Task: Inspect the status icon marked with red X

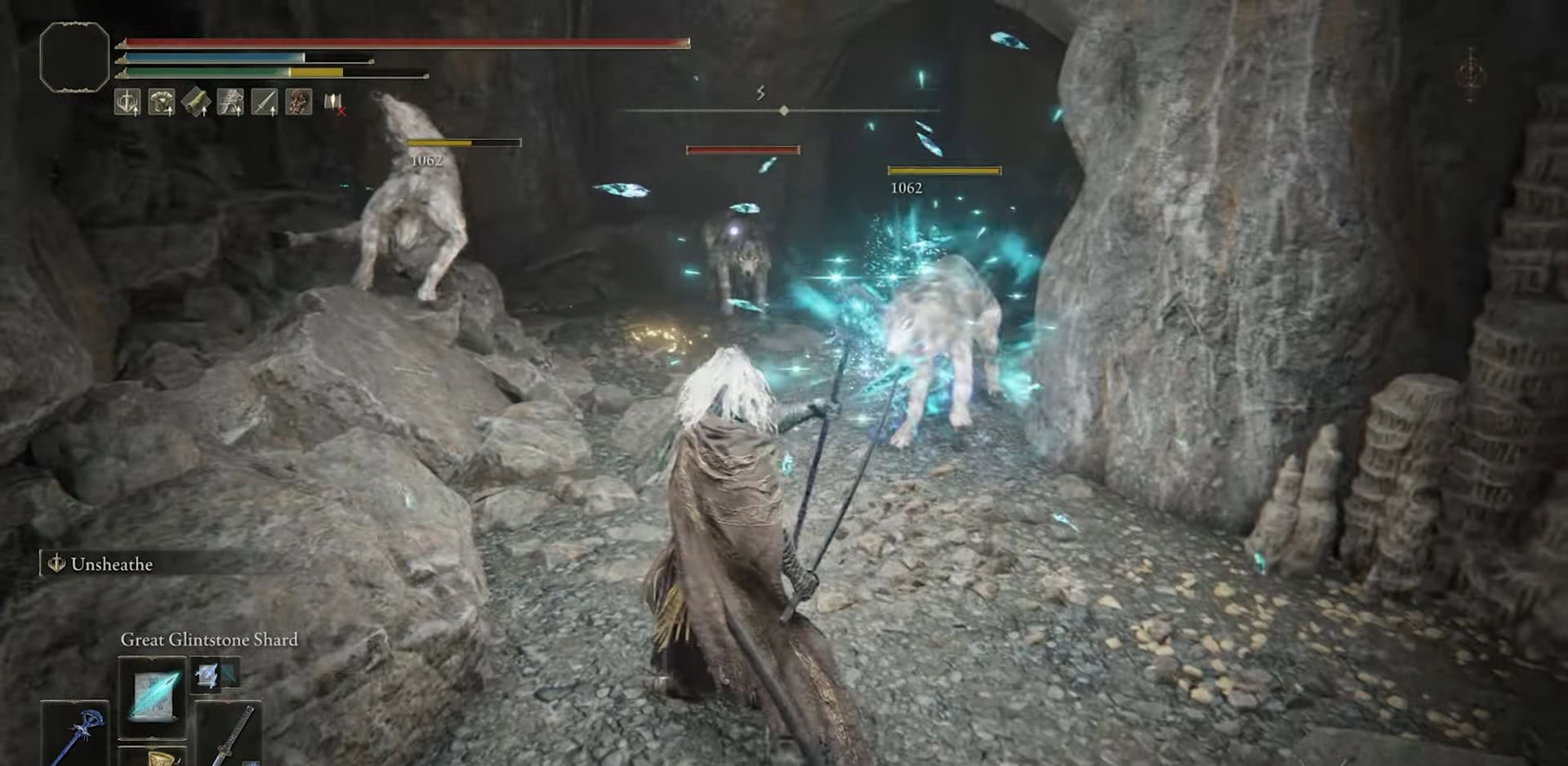Action: click(x=334, y=103)
